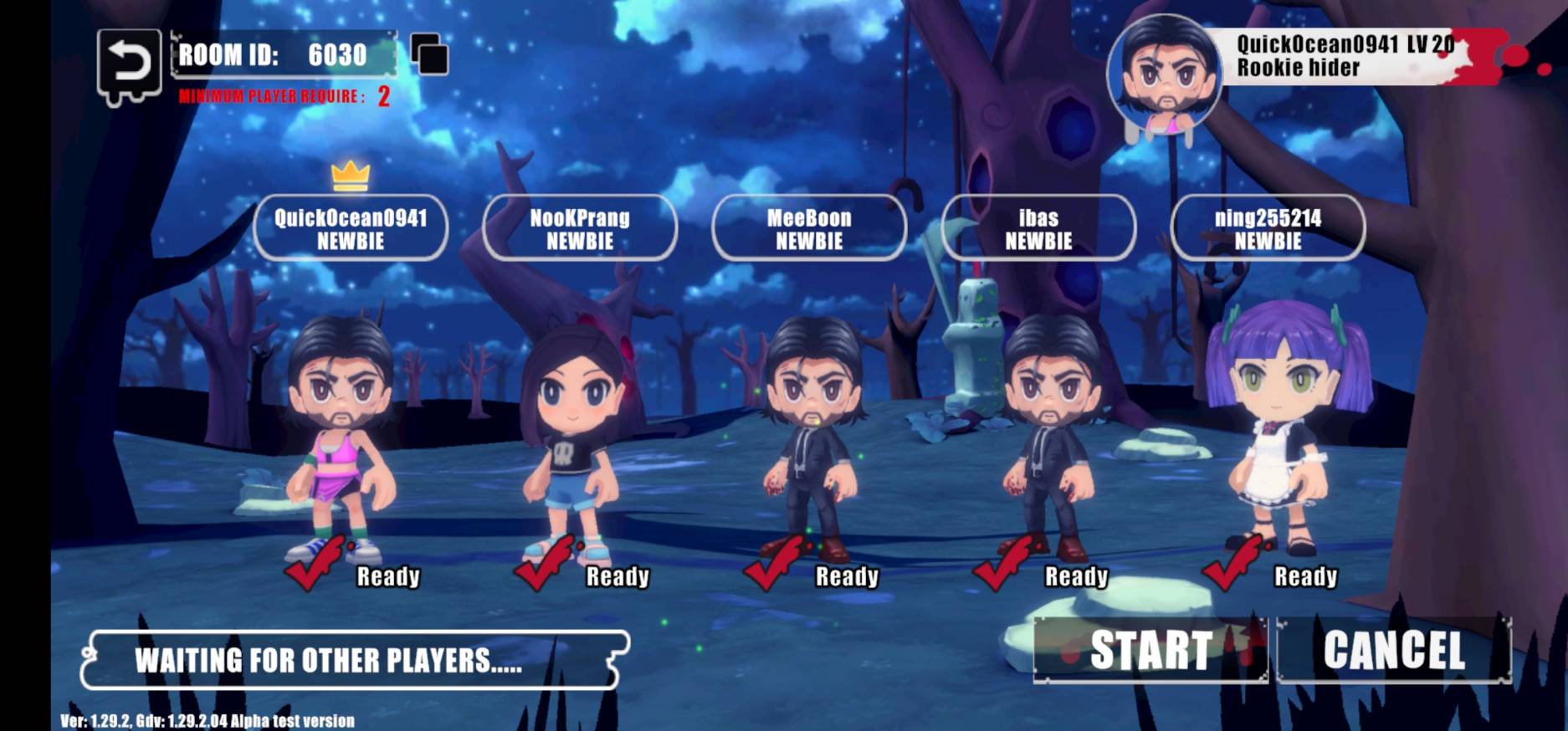Start the match with the START button
This screenshot has height=731, width=1568.
pyautogui.click(x=1150, y=650)
